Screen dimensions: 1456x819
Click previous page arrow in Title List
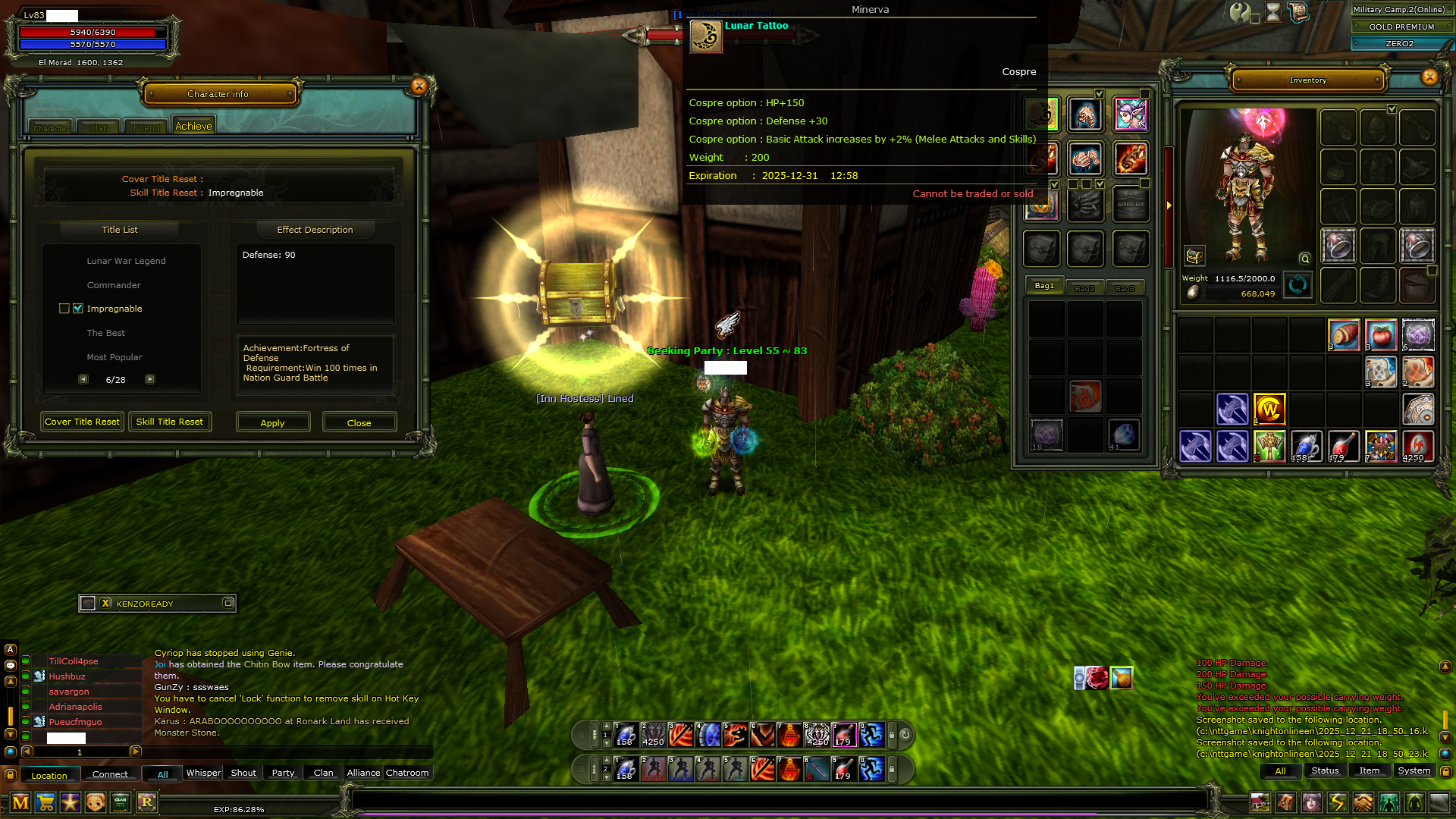coord(83,378)
